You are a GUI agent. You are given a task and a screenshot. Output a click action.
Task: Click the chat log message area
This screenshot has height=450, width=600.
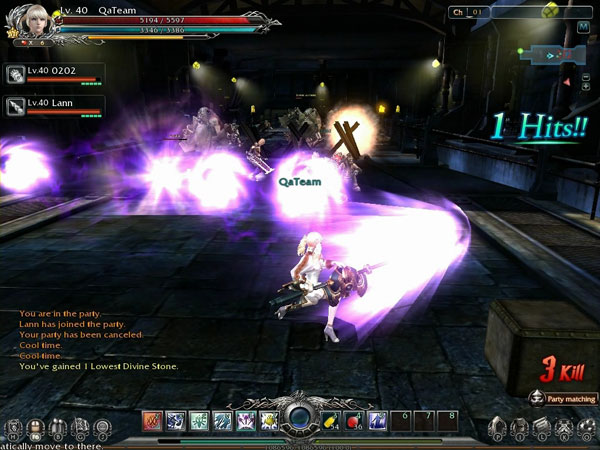[x=100, y=340]
